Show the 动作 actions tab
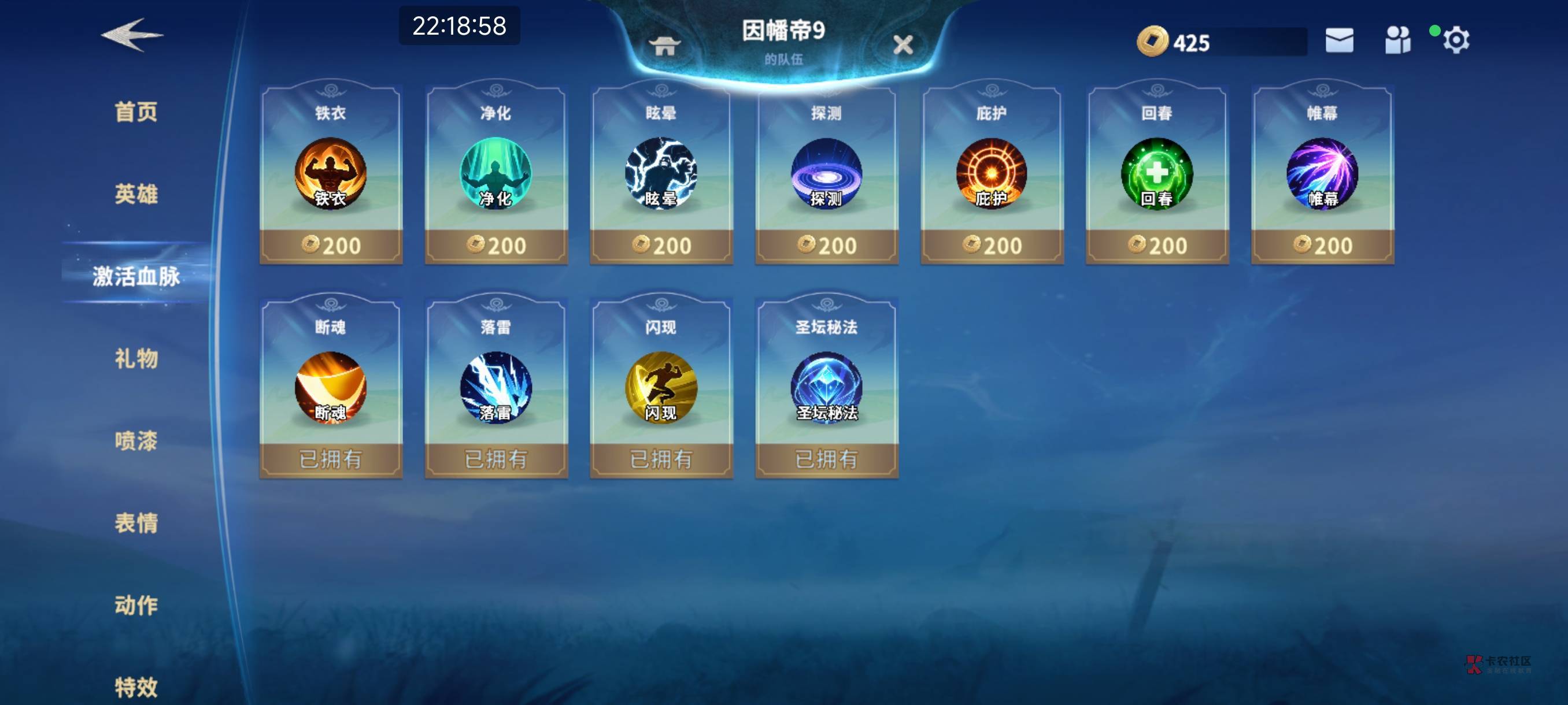Image resolution: width=1568 pixels, height=705 pixels. [136, 604]
